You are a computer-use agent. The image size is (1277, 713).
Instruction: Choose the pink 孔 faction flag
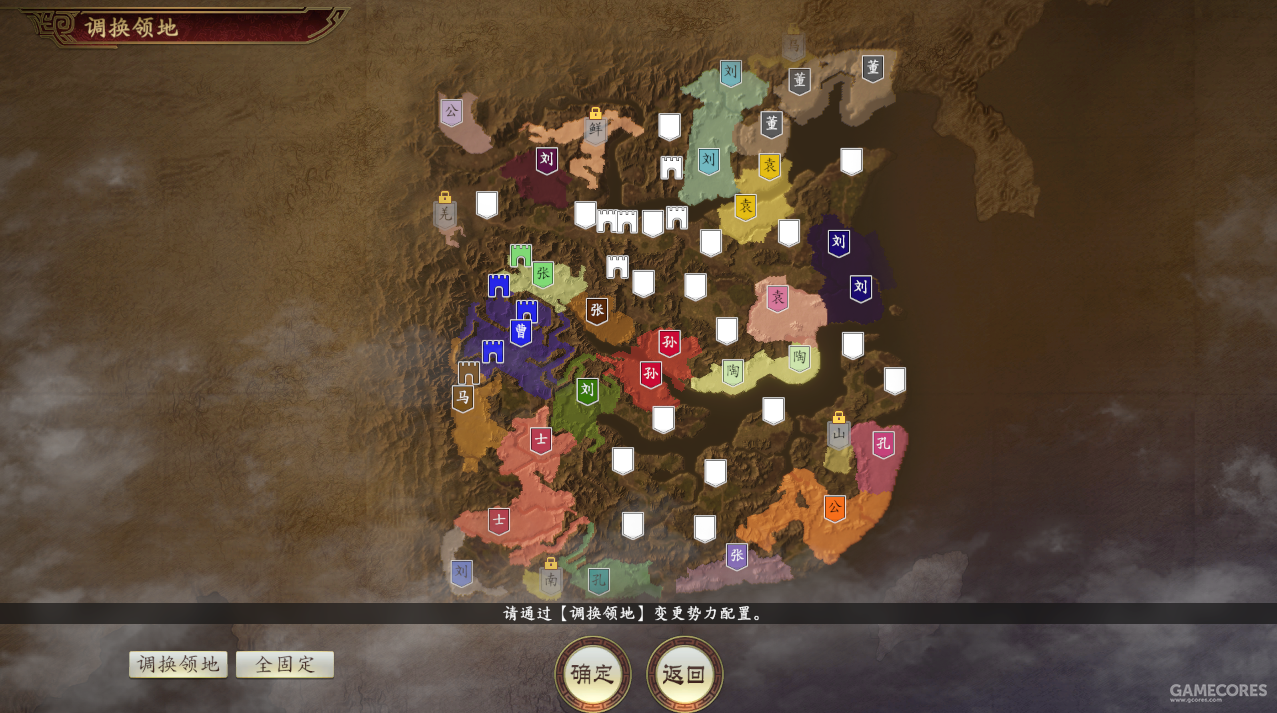(883, 444)
